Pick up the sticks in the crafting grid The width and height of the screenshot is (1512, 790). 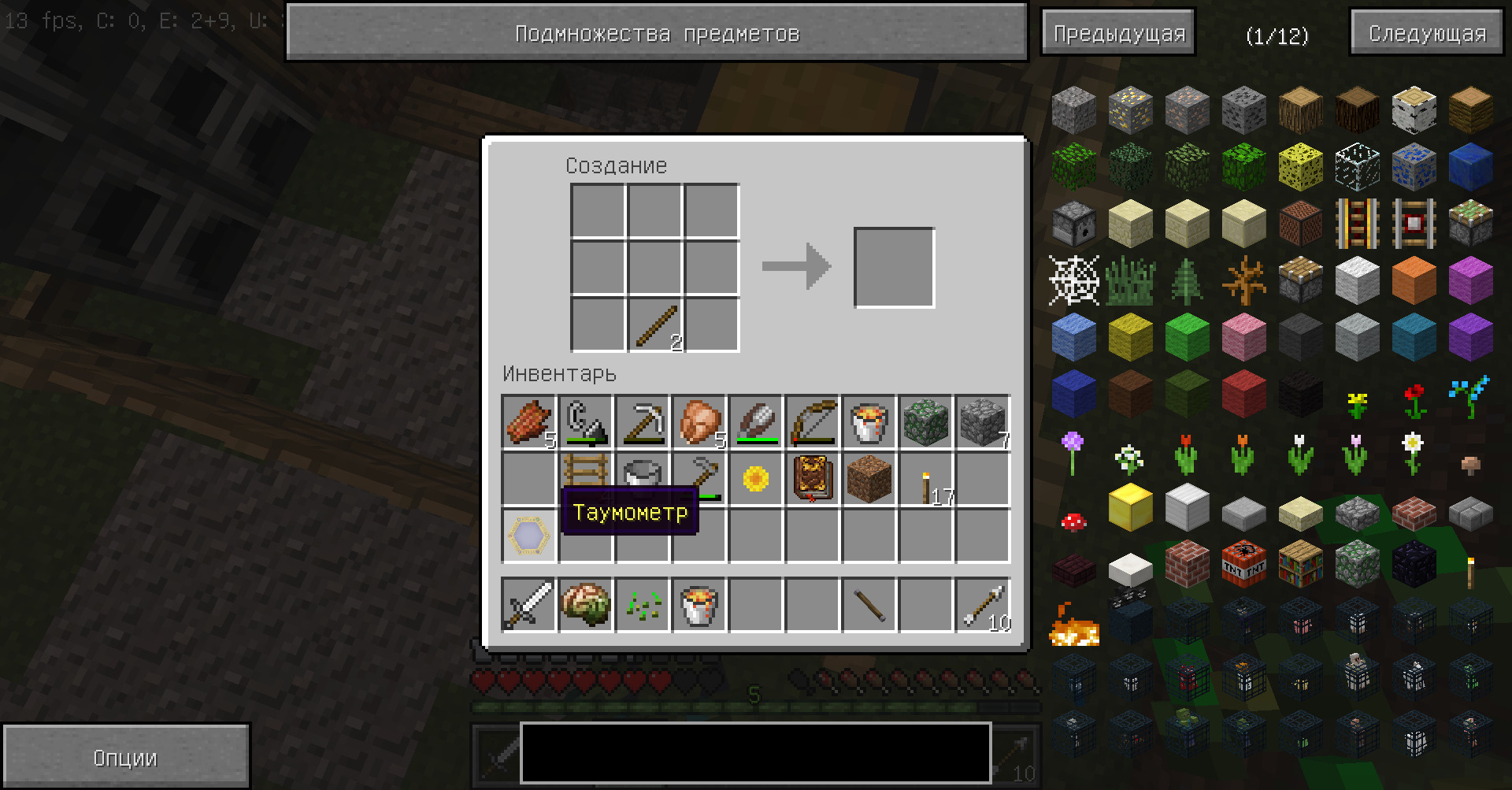[655, 324]
